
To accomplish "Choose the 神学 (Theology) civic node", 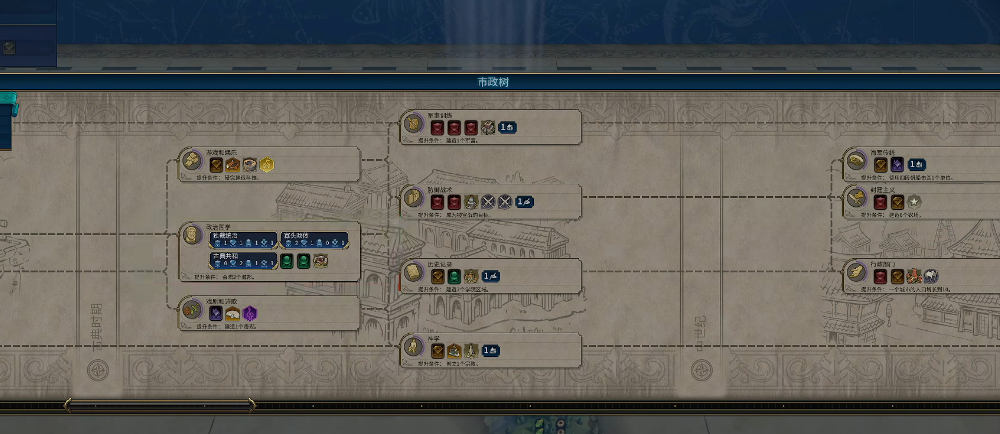I will (414, 348).
